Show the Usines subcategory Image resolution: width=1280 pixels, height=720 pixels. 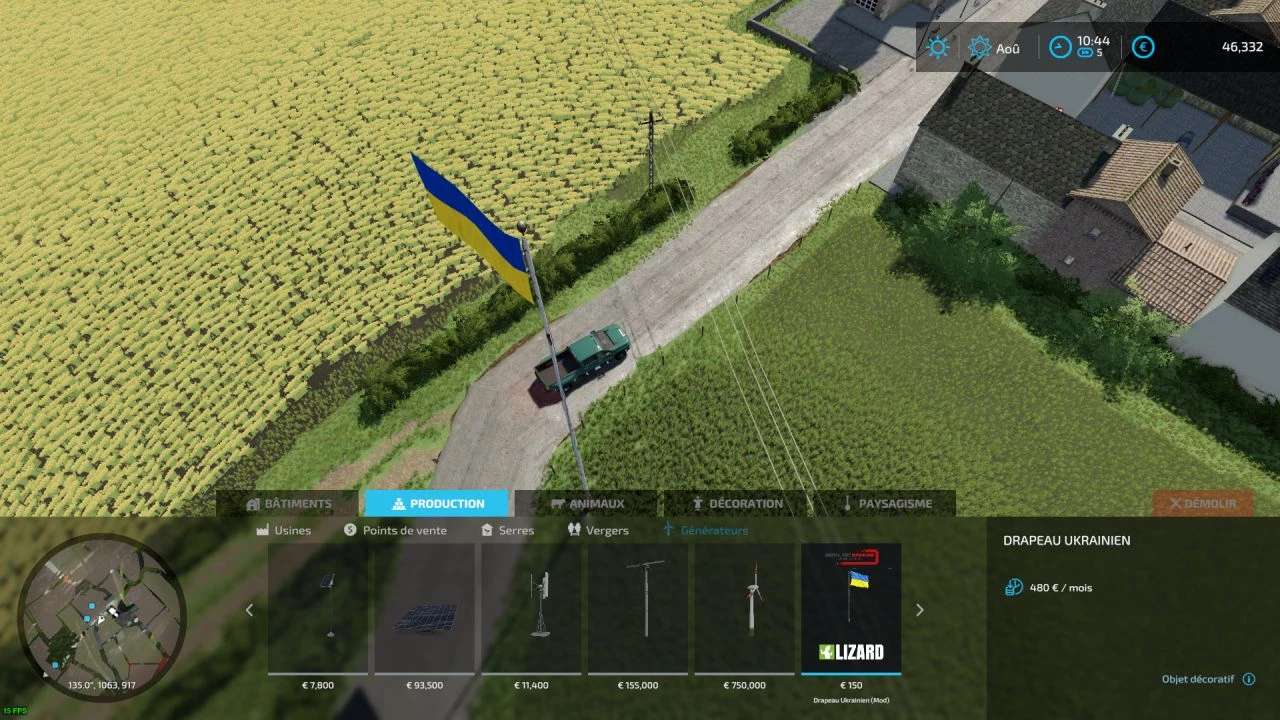pyautogui.click(x=284, y=530)
